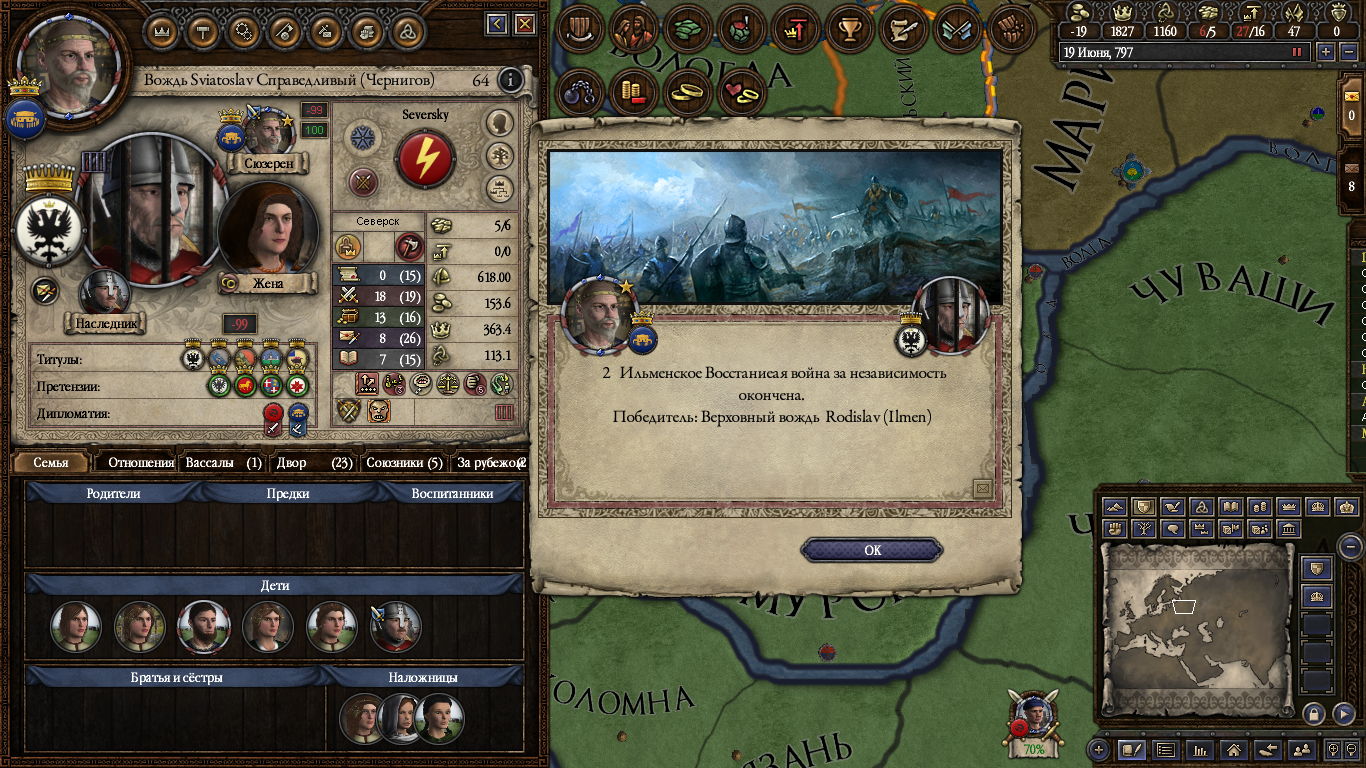The width and height of the screenshot is (1366, 768).
Task: Go back with the left arrow button
Action: pos(496,24)
